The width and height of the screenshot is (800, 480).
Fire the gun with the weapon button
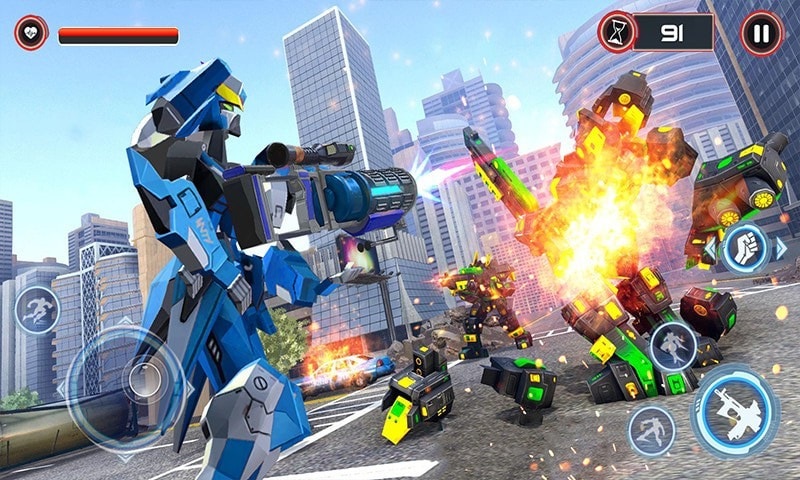tap(735, 409)
